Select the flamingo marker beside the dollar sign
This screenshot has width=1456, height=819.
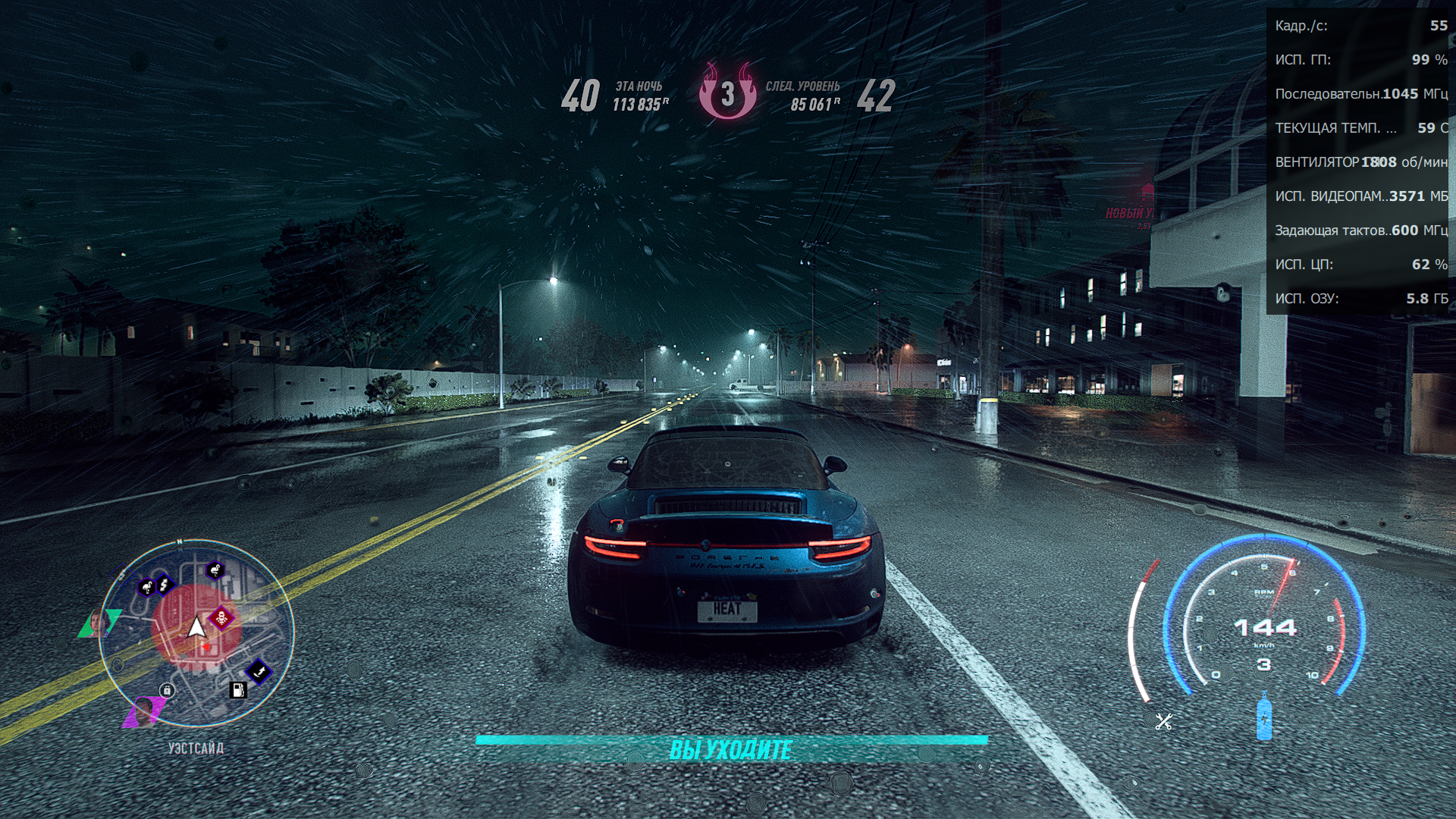[146, 587]
